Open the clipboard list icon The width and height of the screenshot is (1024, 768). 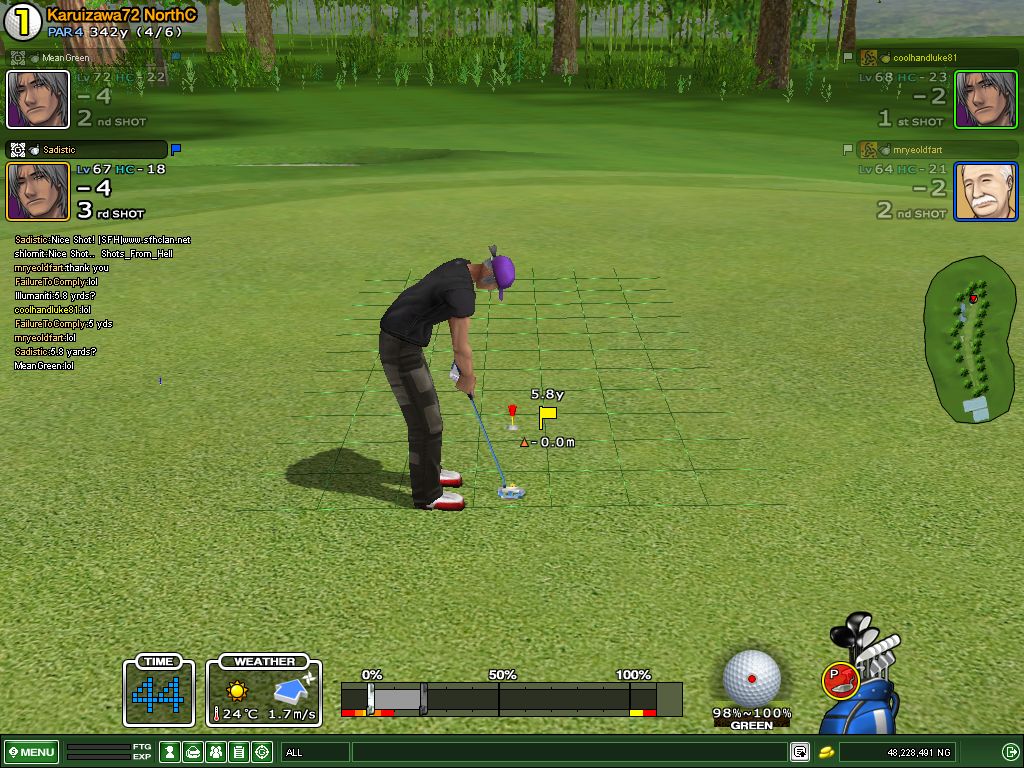click(x=239, y=752)
